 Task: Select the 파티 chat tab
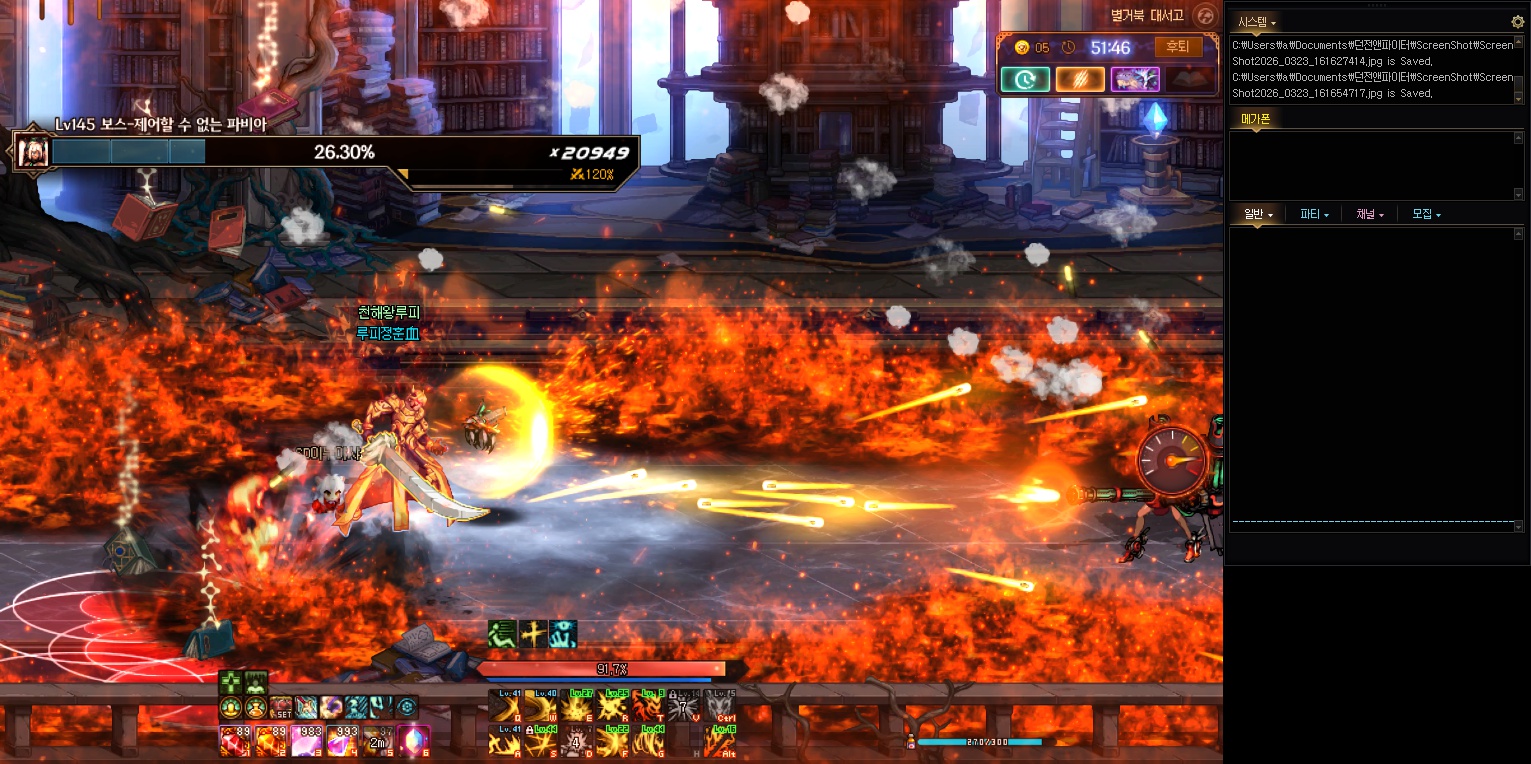pos(1314,214)
